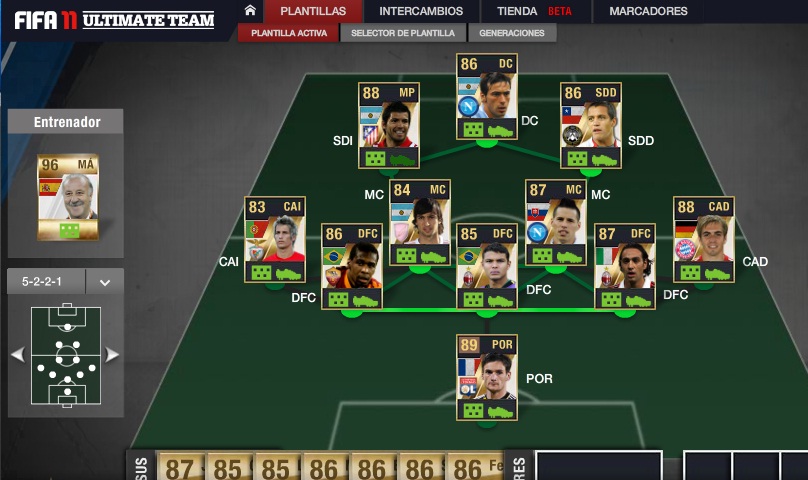Click the previous formation left arrow
The width and height of the screenshot is (808, 480).
[17, 355]
